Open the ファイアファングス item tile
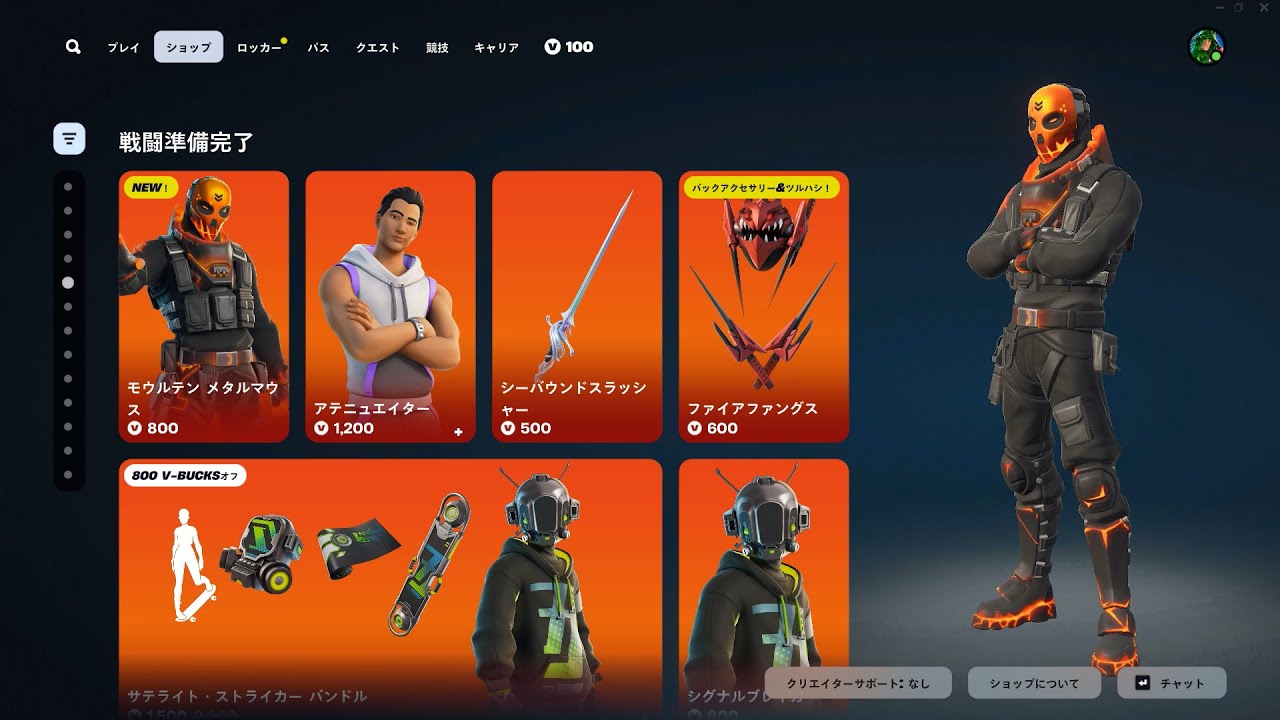The image size is (1280, 720). click(764, 306)
